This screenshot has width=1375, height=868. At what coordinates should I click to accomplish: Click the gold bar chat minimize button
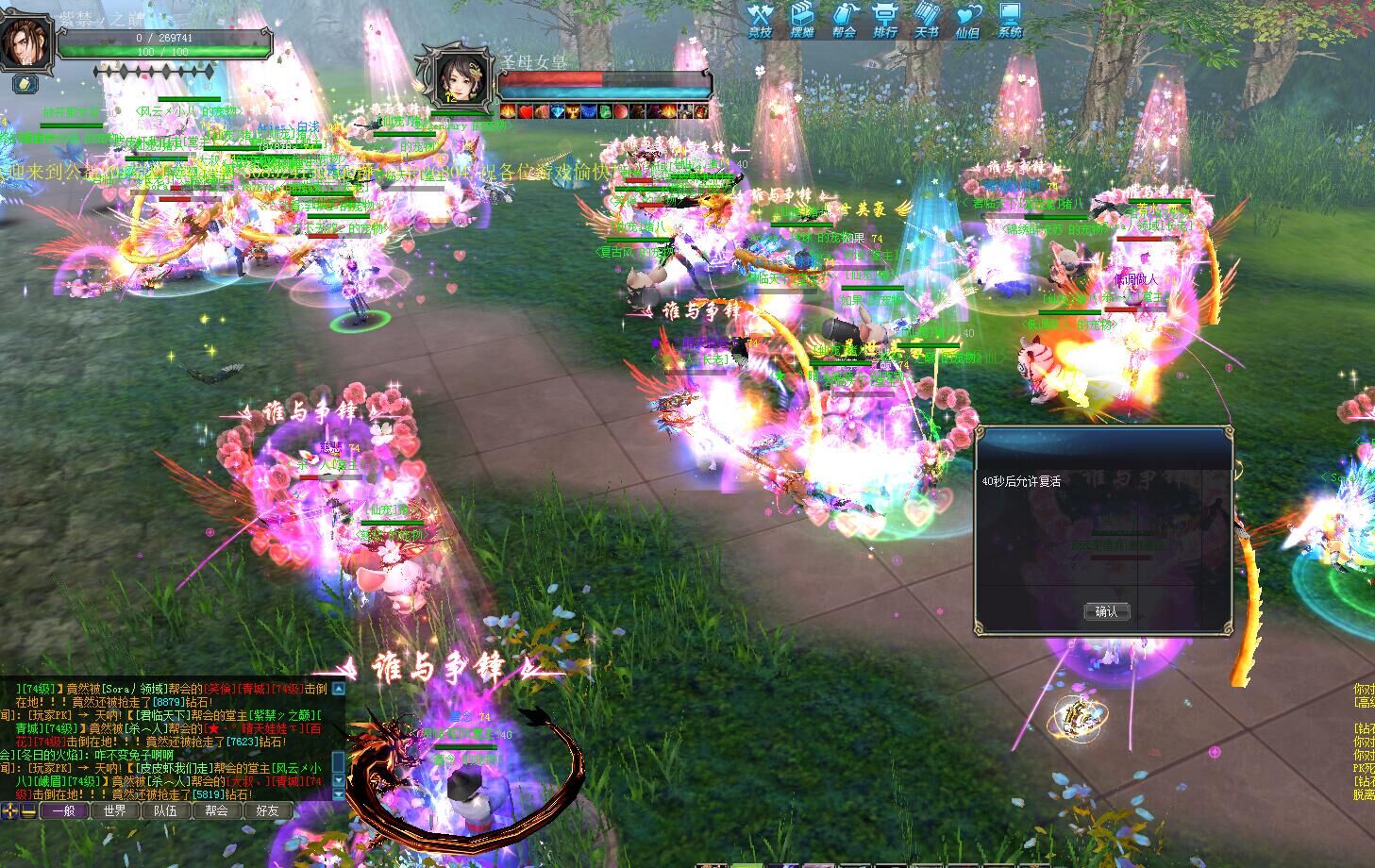pos(29,811)
